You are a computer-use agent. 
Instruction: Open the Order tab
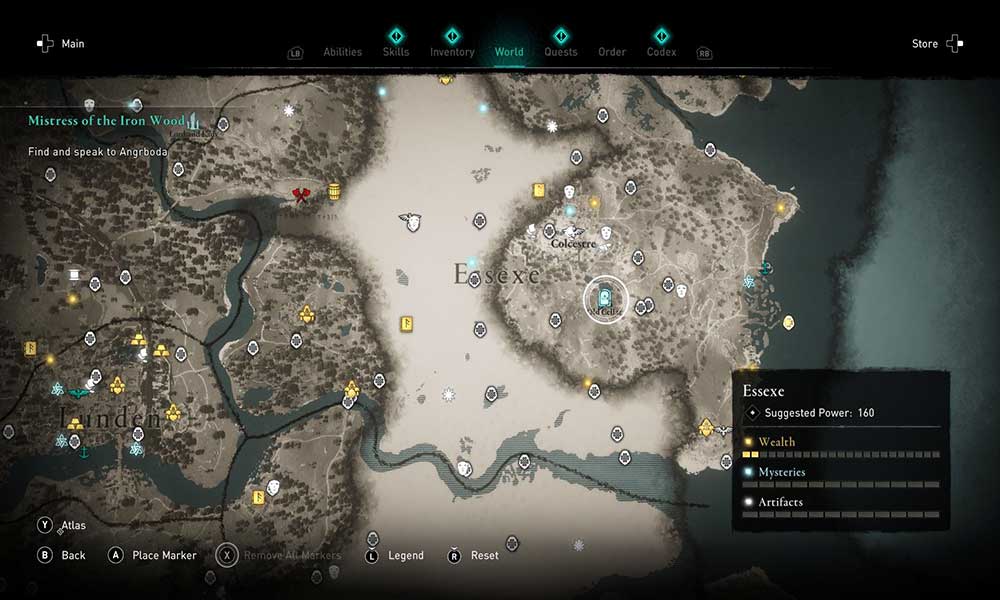[612, 52]
